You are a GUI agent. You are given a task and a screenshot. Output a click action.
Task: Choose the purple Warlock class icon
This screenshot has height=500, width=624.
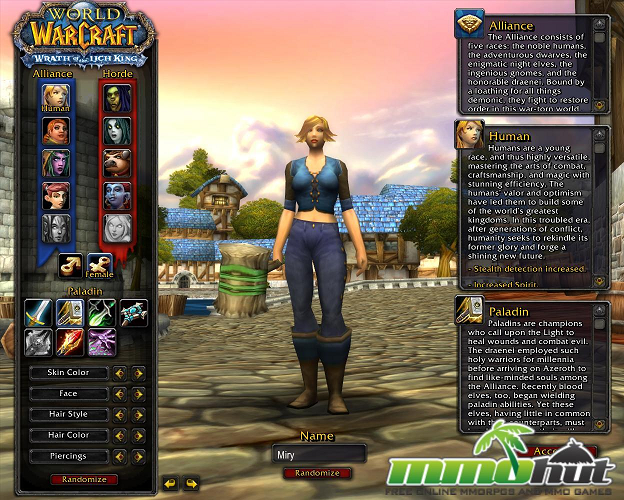(101, 343)
